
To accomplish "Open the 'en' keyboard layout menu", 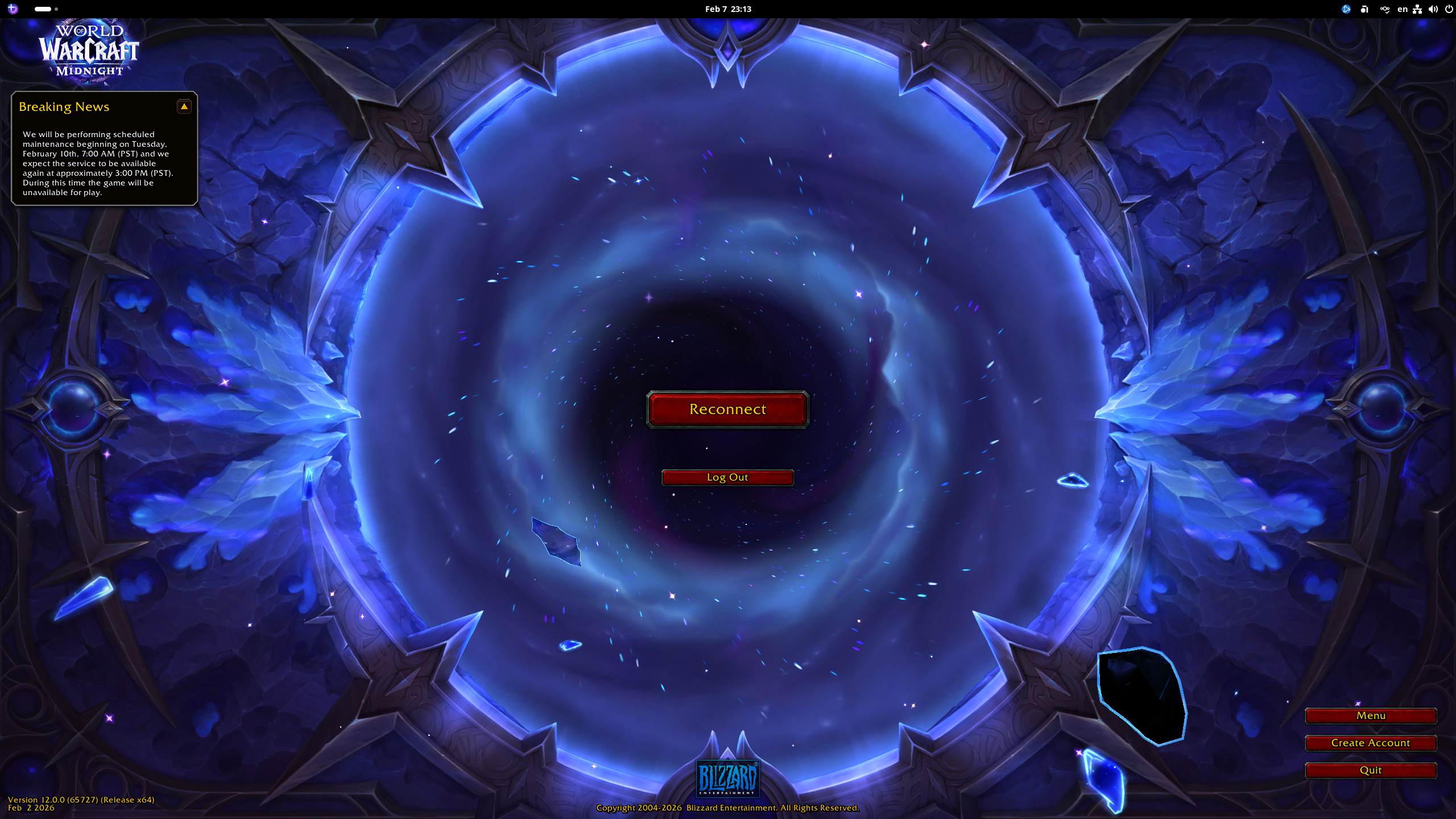I will pyautogui.click(x=1403, y=9).
